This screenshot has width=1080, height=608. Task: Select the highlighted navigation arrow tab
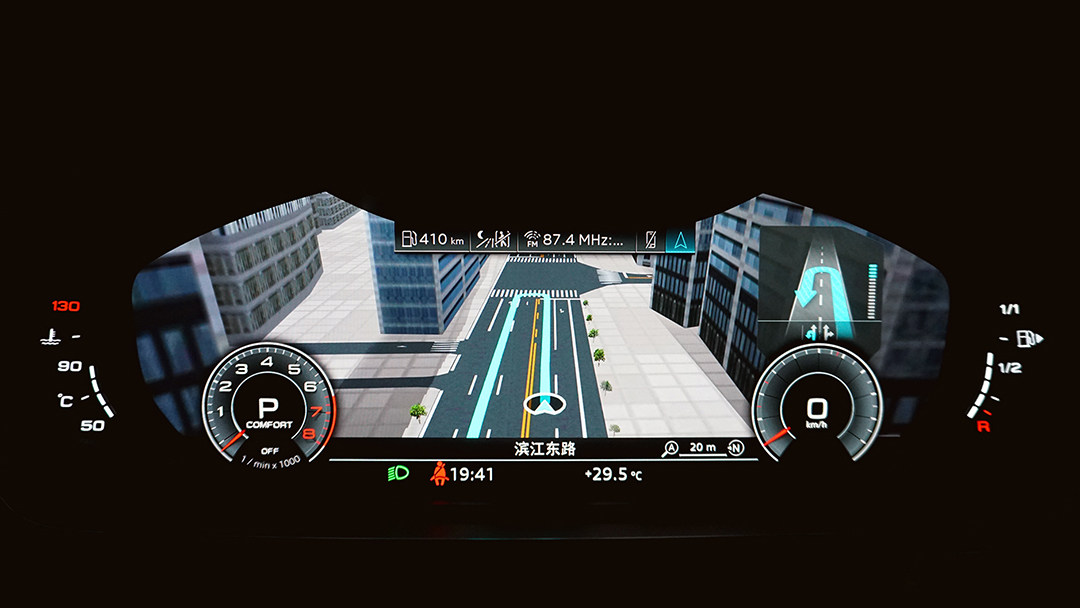click(x=681, y=239)
